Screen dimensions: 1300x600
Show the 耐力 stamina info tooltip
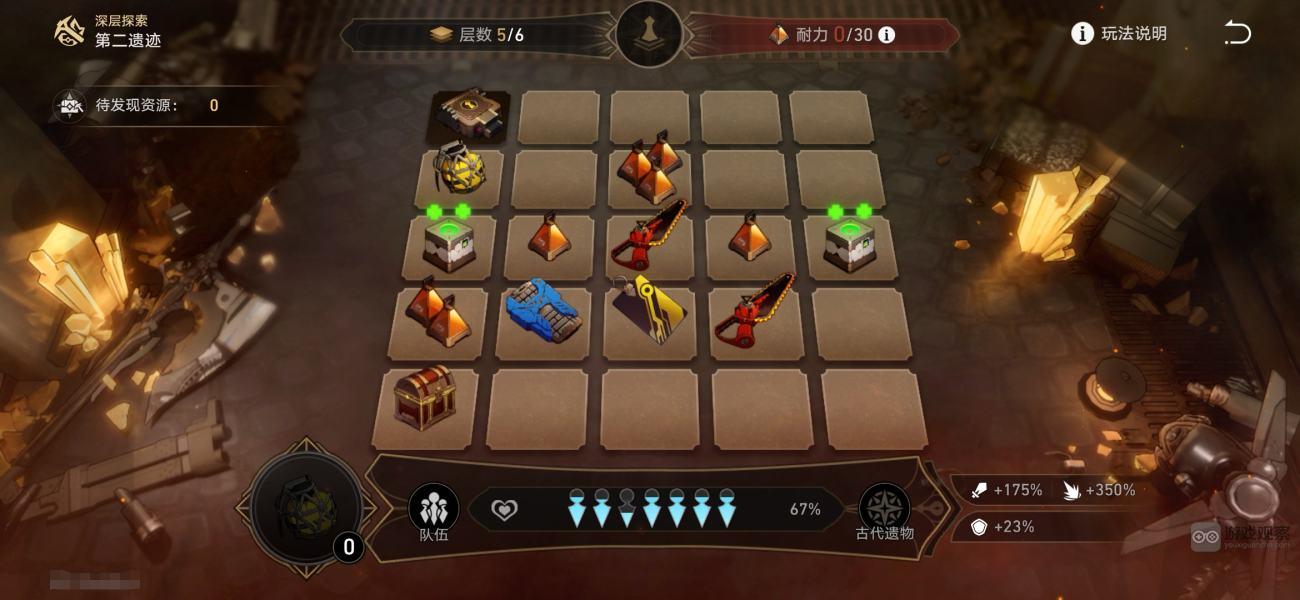coord(886,35)
